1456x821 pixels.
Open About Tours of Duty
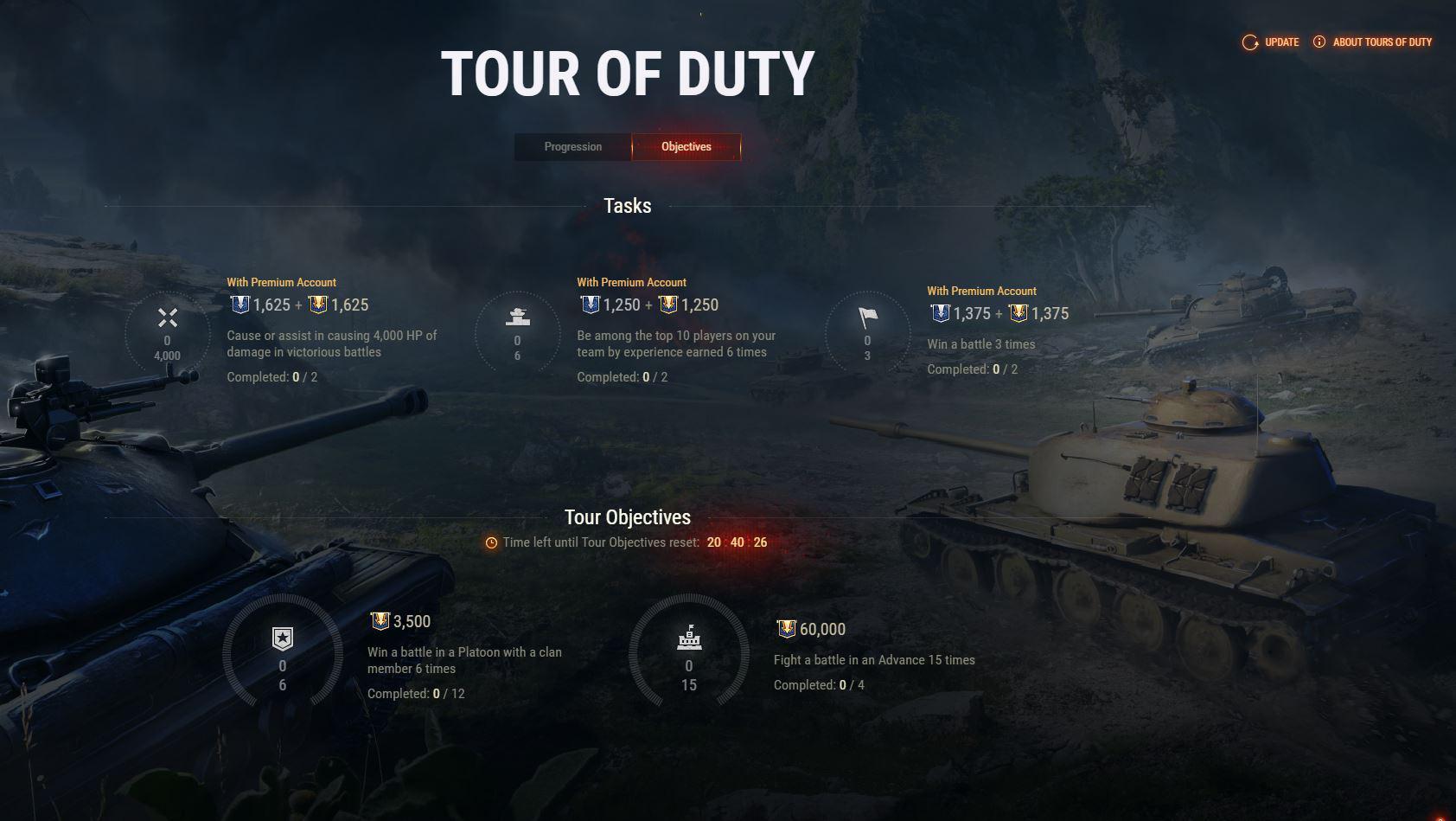pos(1382,42)
